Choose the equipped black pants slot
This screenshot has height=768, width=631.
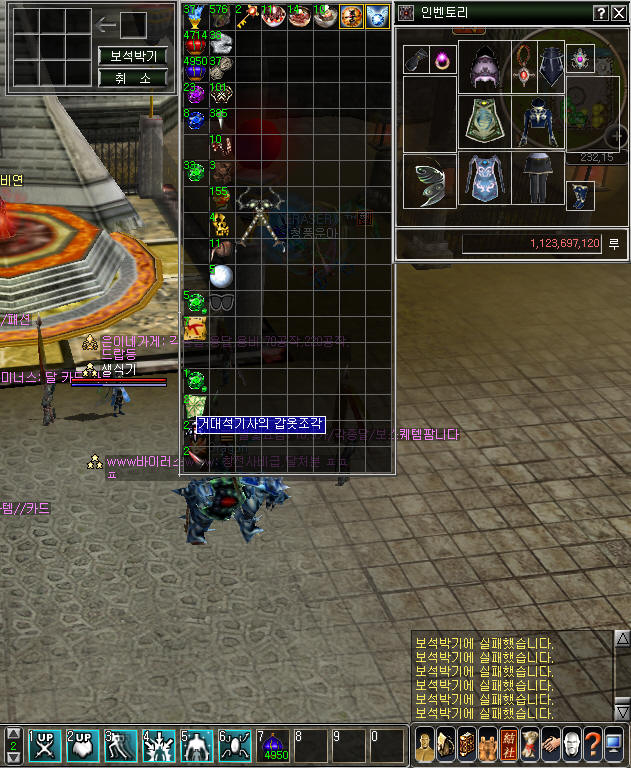pos(539,178)
